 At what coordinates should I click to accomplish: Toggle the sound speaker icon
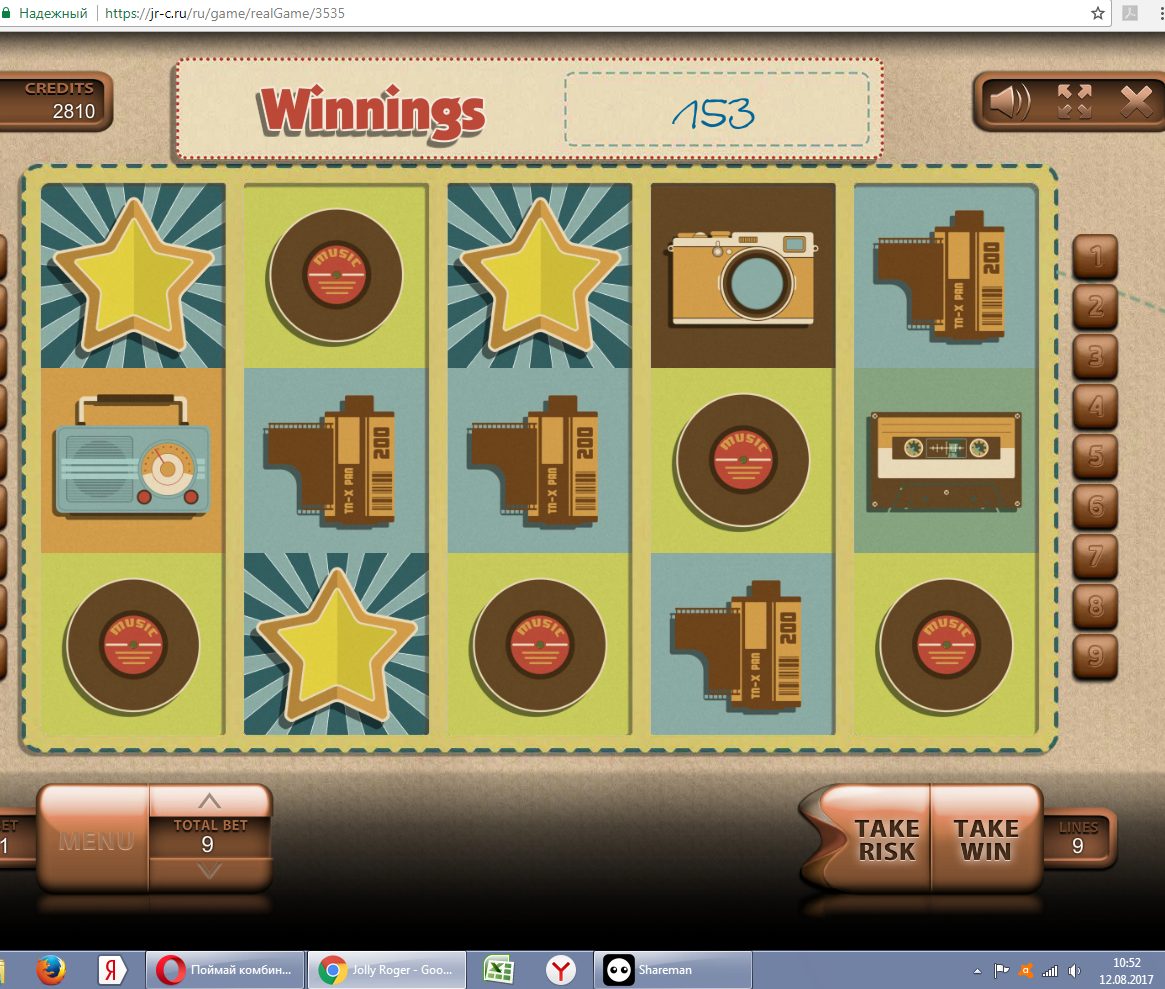tap(1010, 101)
